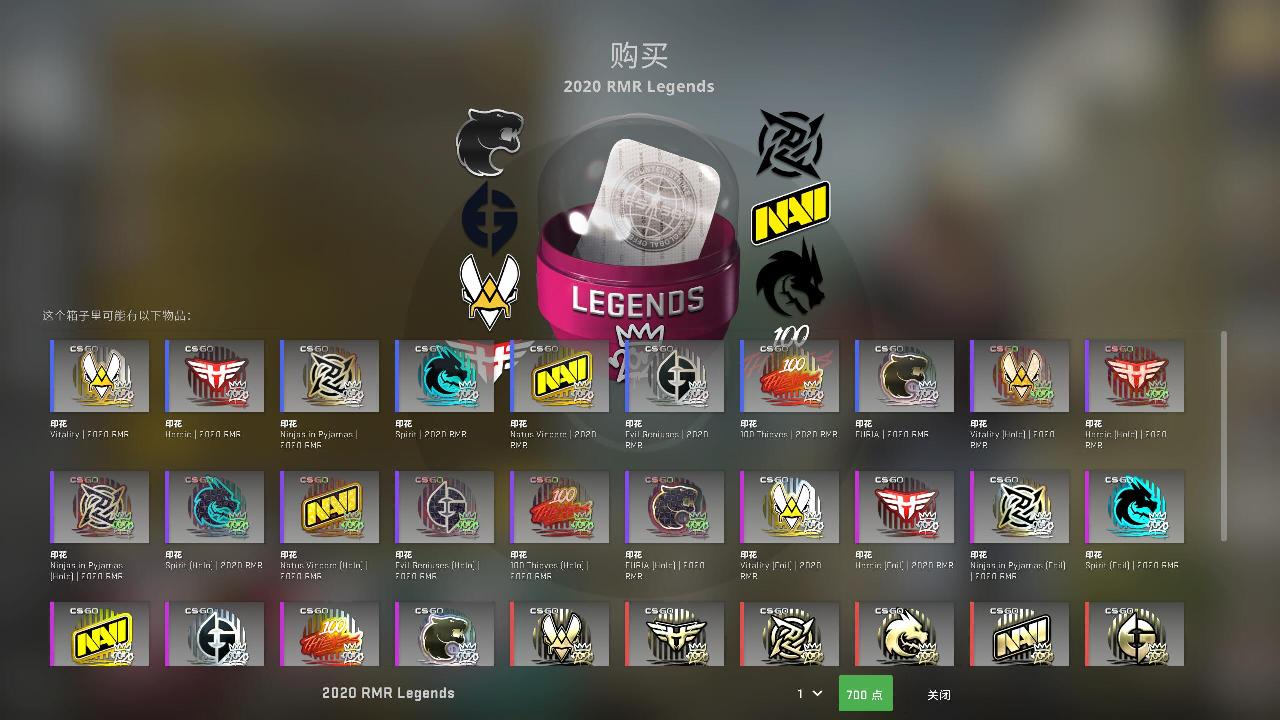Click the Natus Vincere | 2020 RMR sticker
The width and height of the screenshot is (1280, 720).
[559, 376]
